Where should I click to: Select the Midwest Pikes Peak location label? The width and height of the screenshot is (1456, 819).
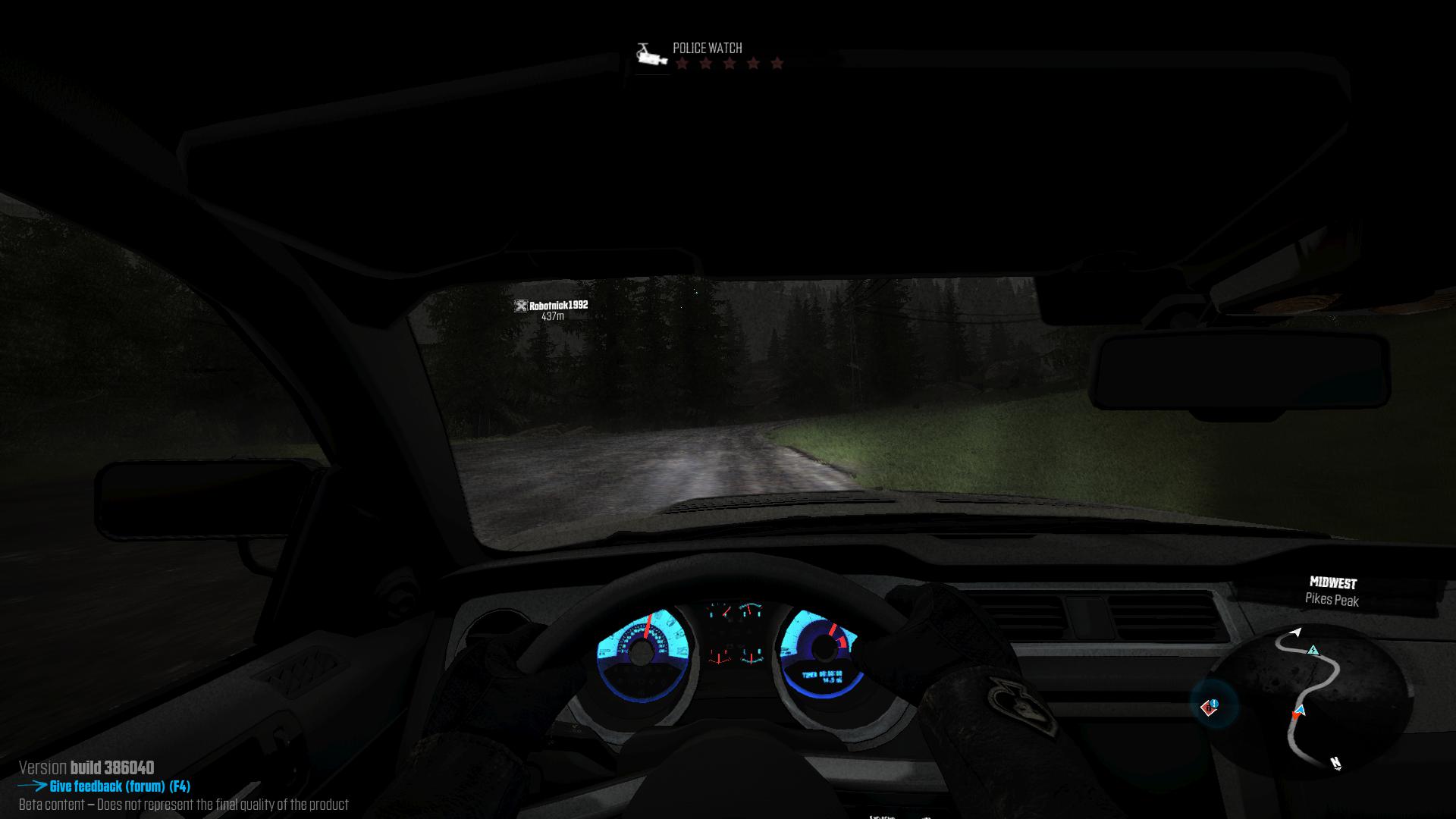1332,591
